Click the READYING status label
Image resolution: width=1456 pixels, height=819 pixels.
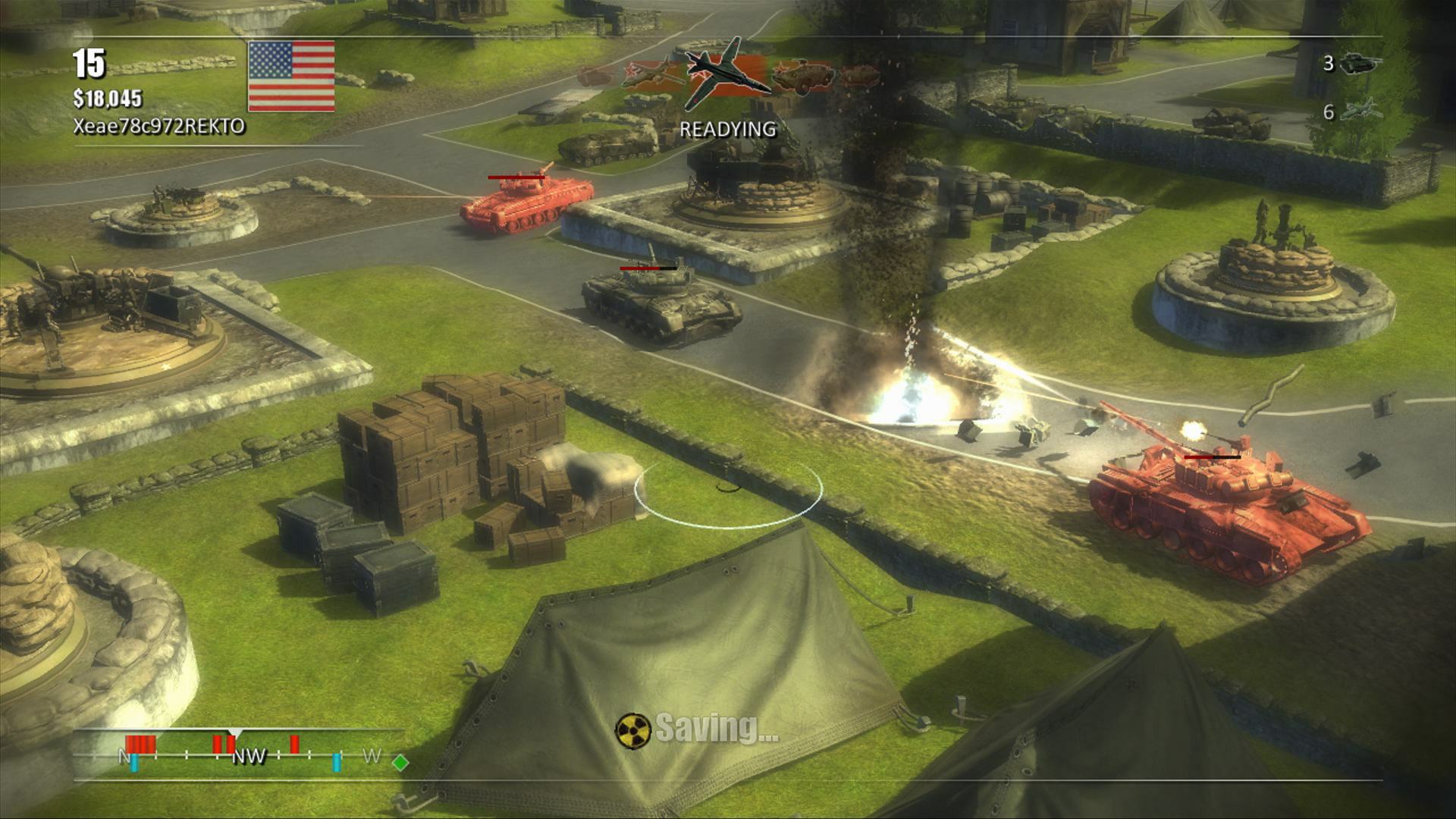(x=726, y=129)
